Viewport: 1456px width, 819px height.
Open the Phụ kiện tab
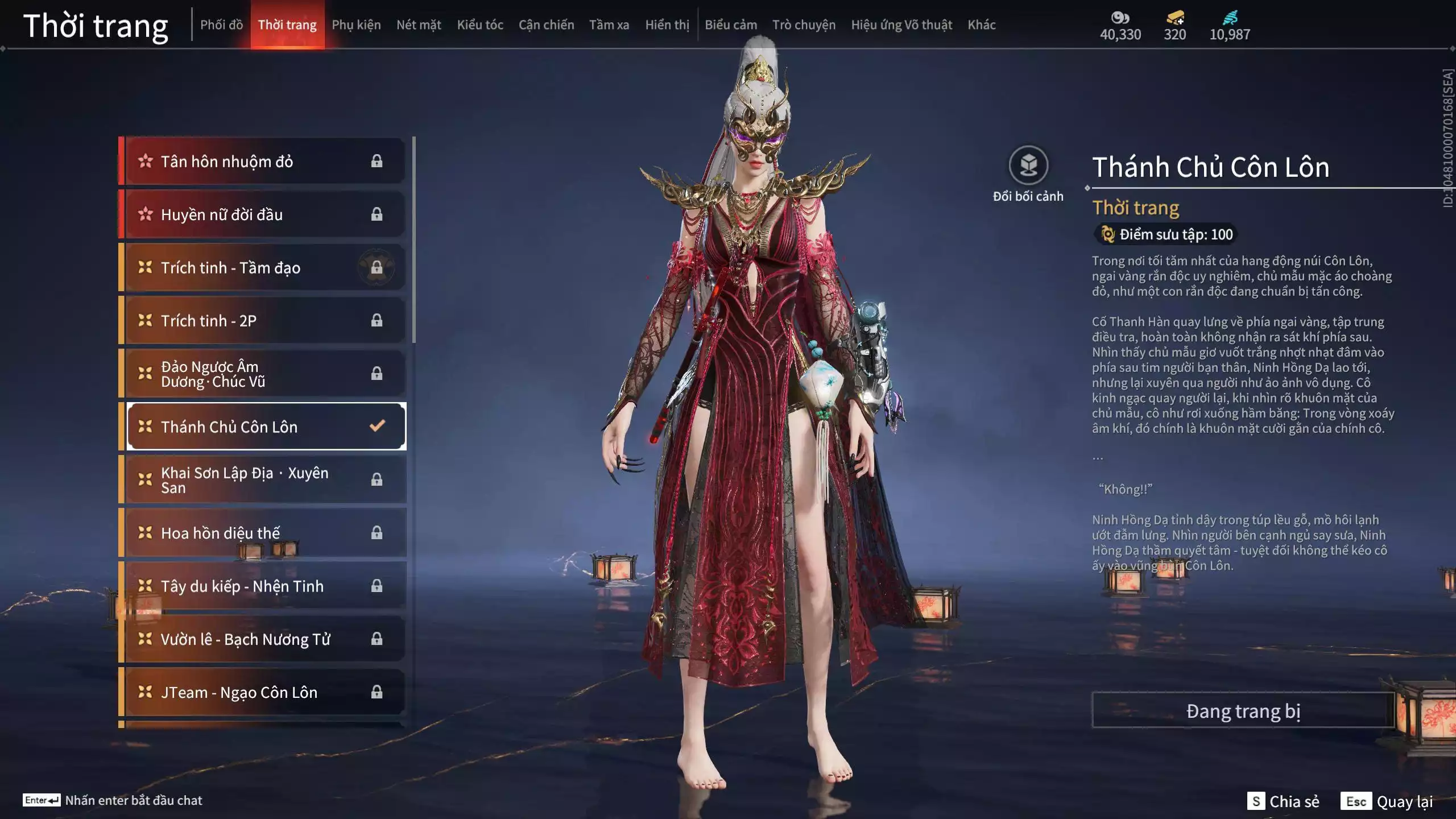pos(356,25)
